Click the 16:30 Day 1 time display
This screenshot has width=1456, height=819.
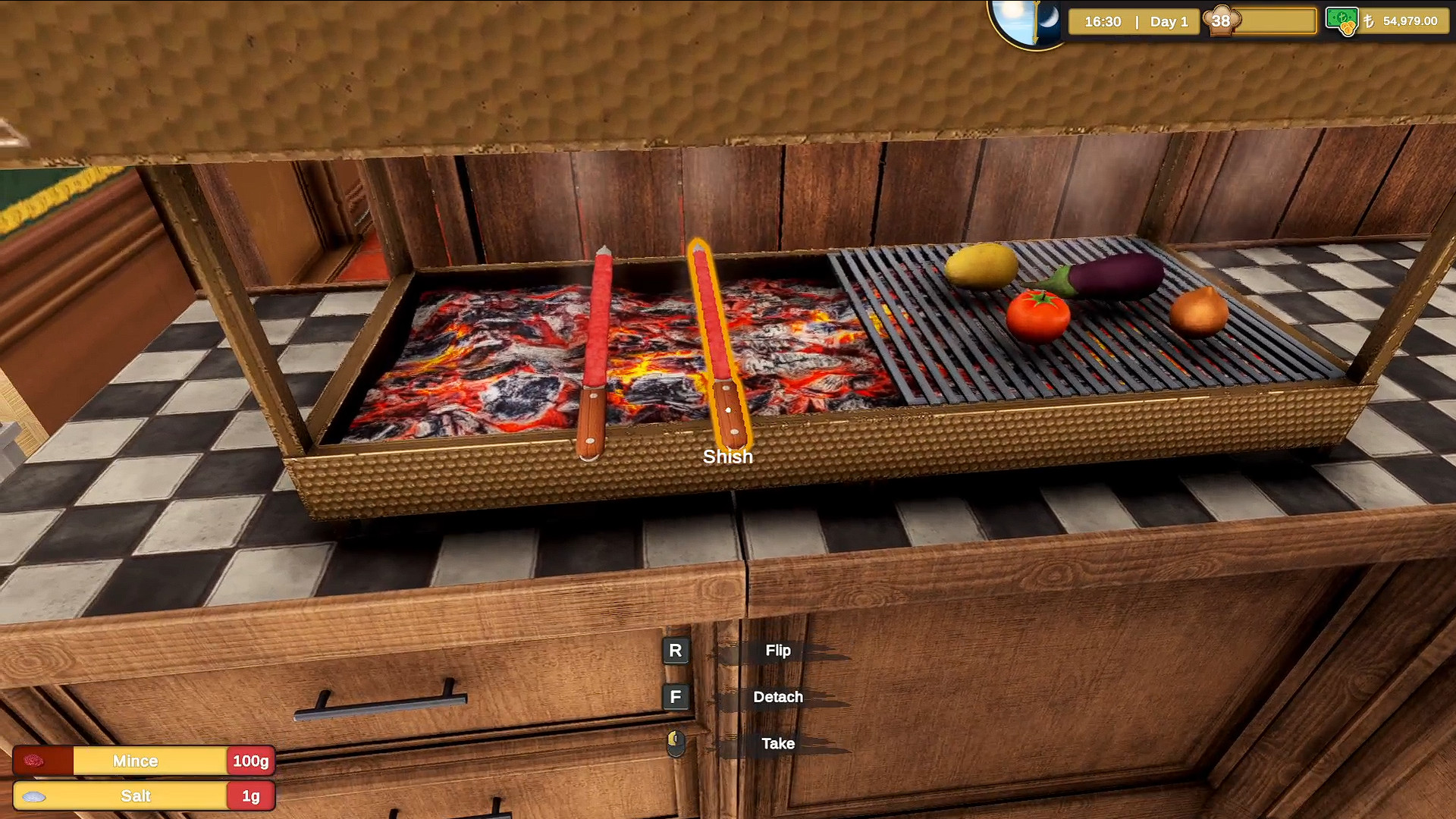1134,22
